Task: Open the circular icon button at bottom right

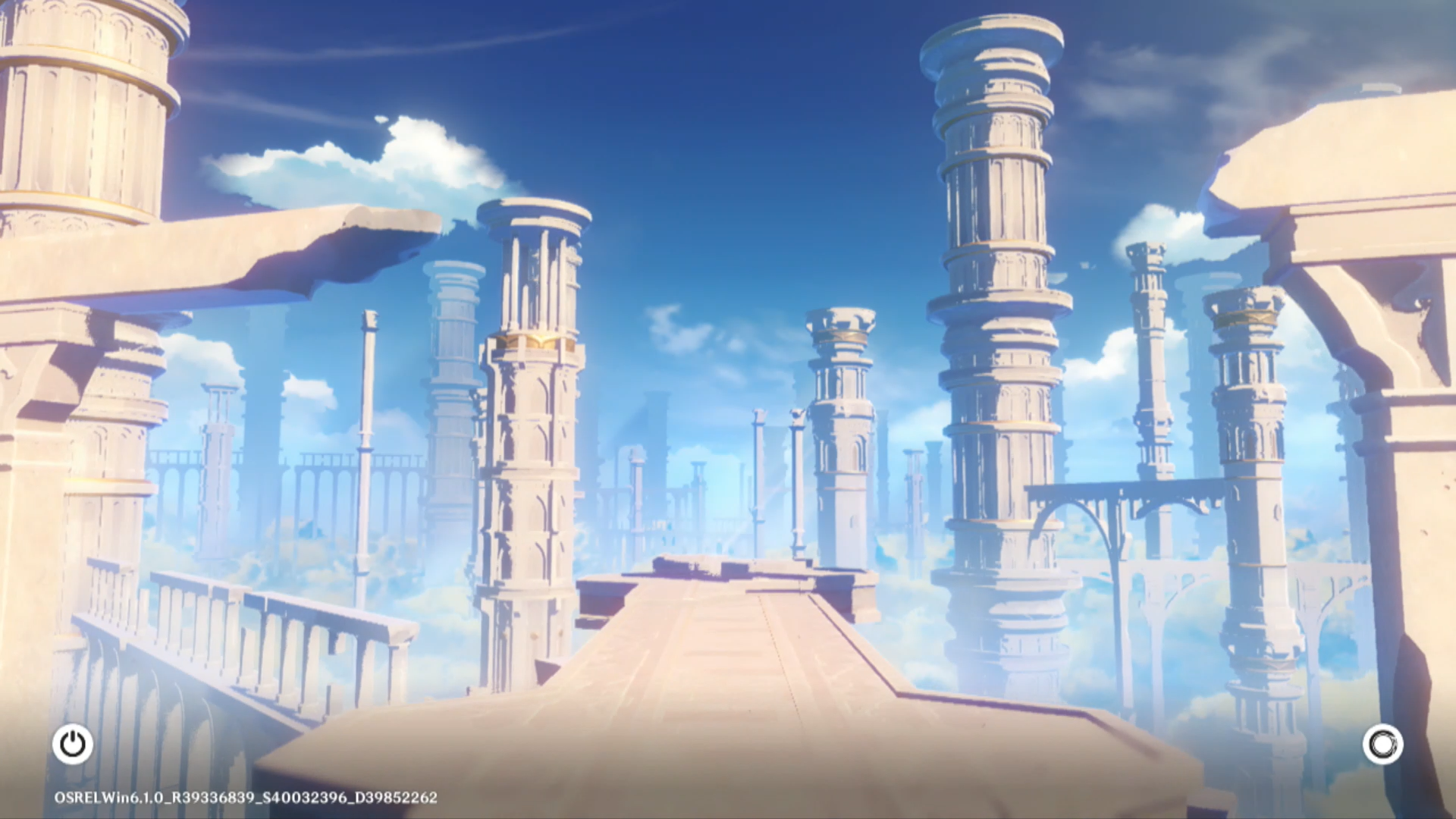Action: [x=1382, y=745]
